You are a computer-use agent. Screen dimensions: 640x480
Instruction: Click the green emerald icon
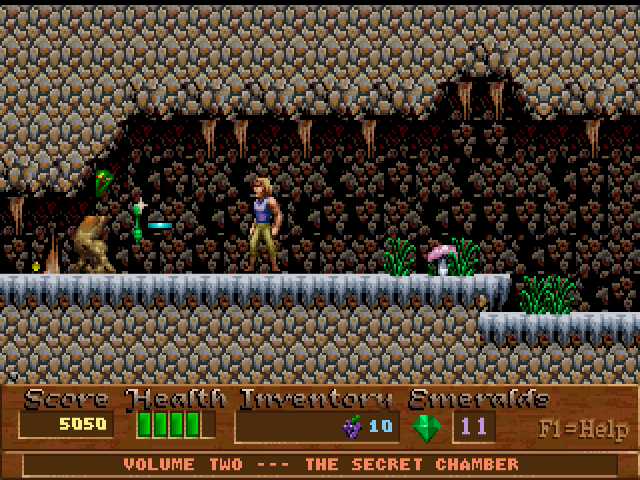pos(427,427)
